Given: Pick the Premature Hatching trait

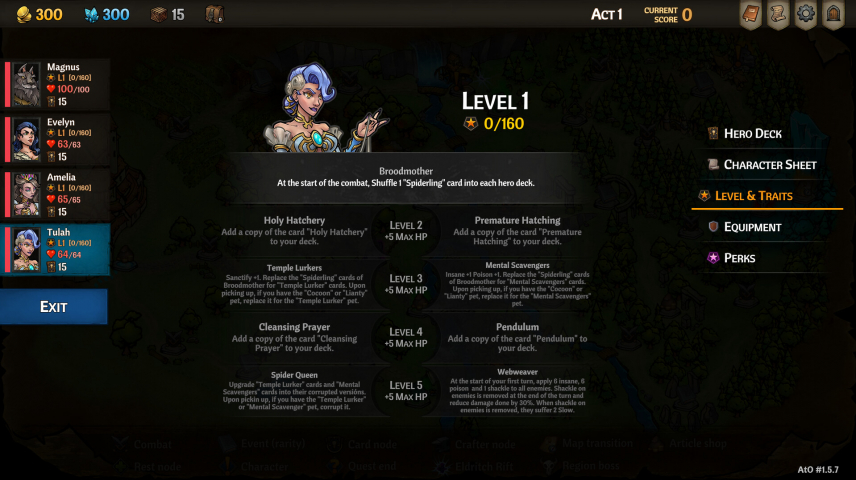Looking at the screenshot, I should click(x=517, y=231).
